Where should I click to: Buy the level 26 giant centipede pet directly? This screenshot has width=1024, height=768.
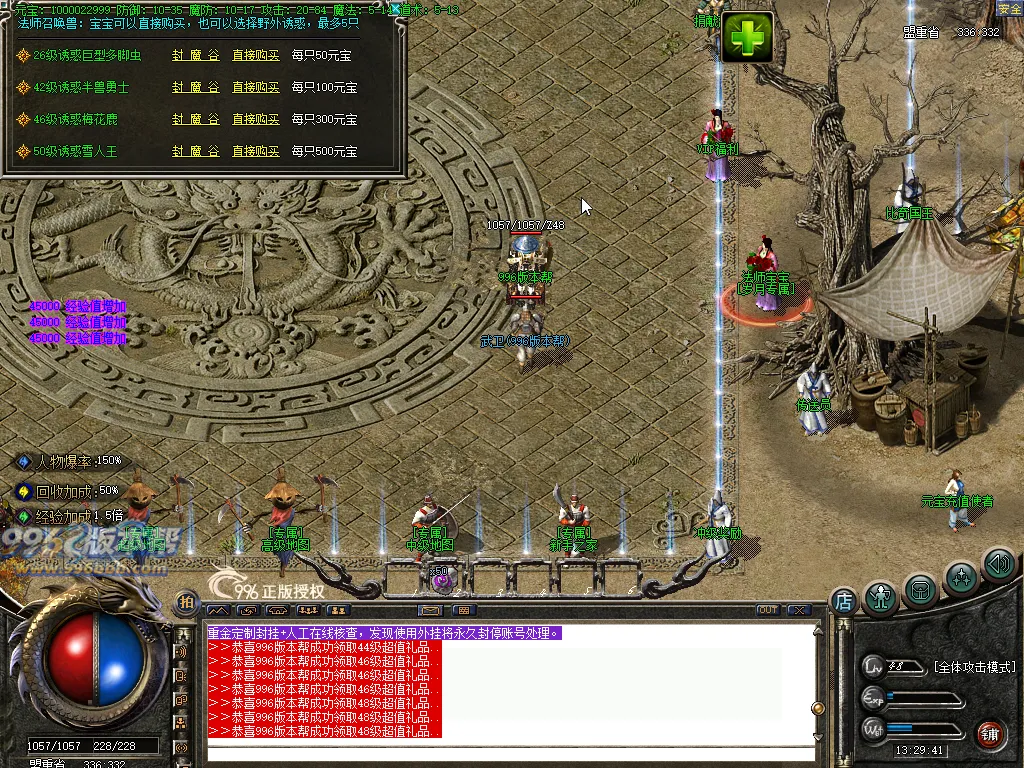pyautogui.click(x=255, y=56)
